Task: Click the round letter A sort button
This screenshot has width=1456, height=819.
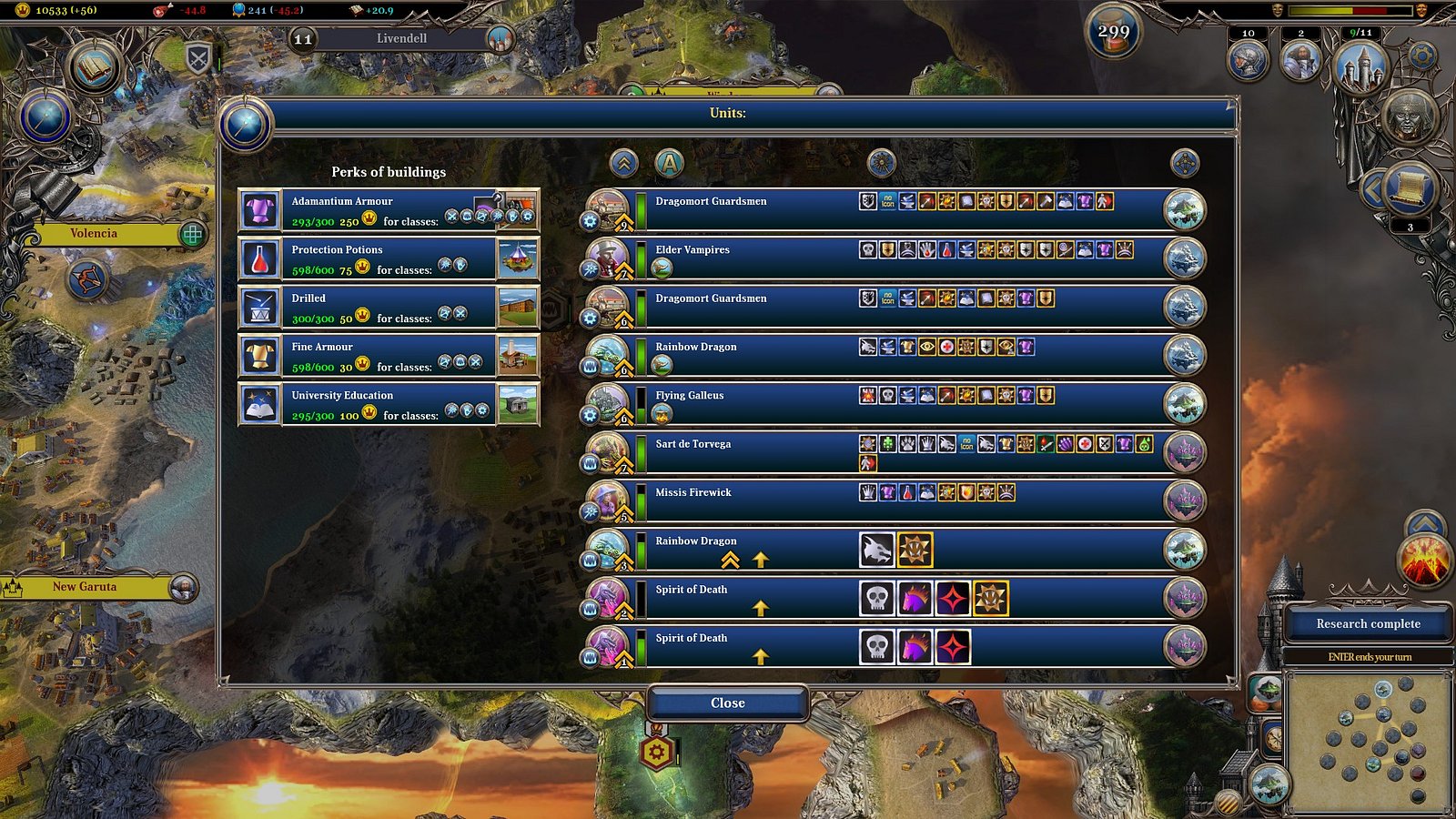Action: [x=669, y=164]
